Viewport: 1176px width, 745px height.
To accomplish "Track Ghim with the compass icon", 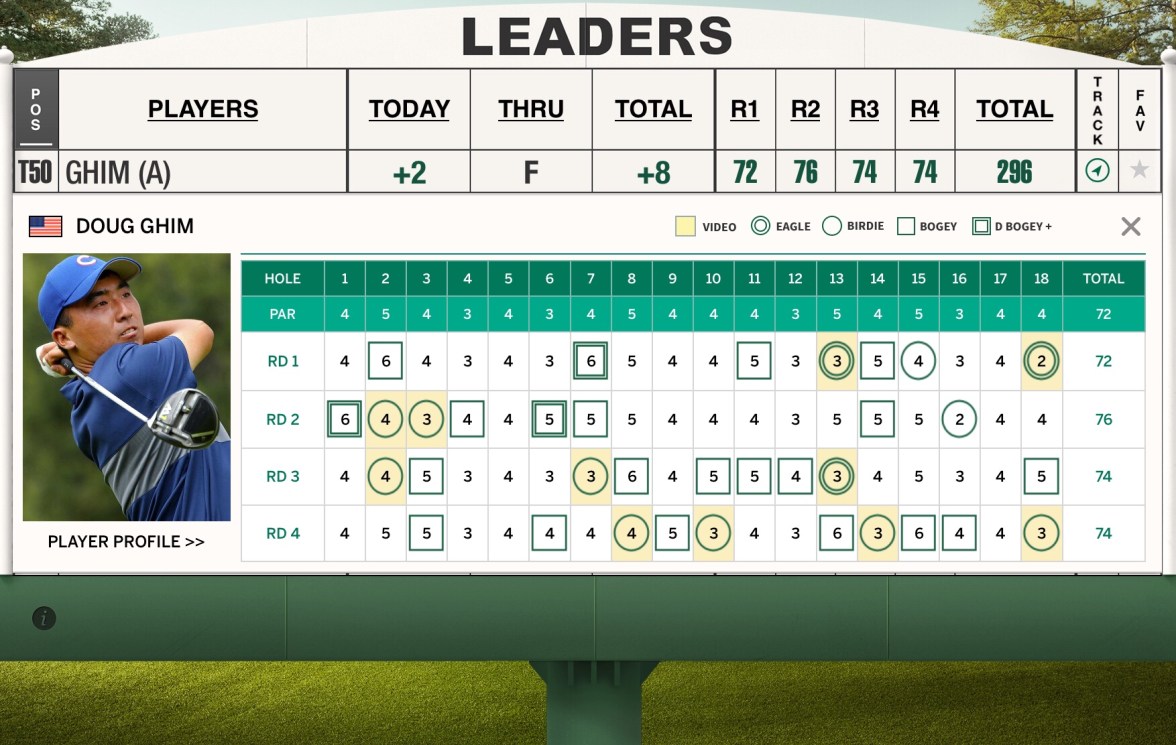I will (x=1097, y=171).
